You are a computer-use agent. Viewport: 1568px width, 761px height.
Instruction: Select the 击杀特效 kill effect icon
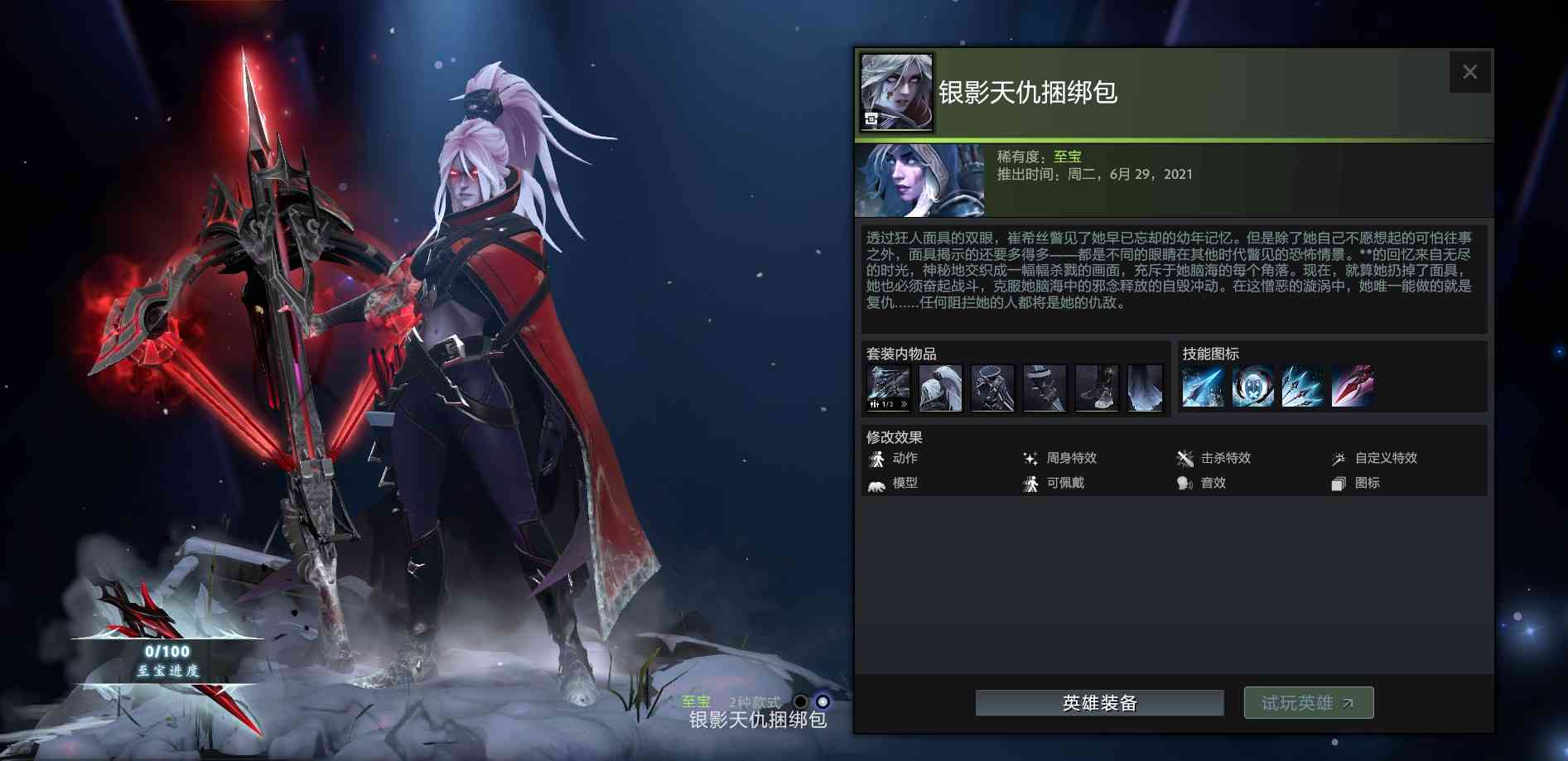tap(1185, 458)
